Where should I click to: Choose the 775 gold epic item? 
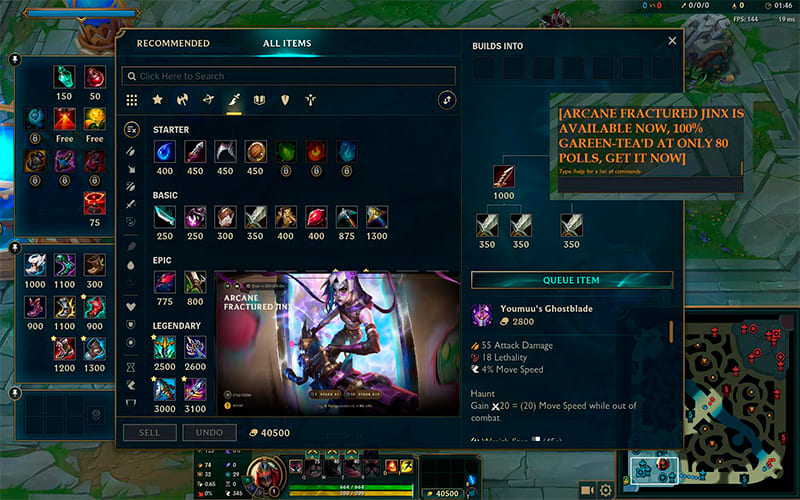coord(165,282)
